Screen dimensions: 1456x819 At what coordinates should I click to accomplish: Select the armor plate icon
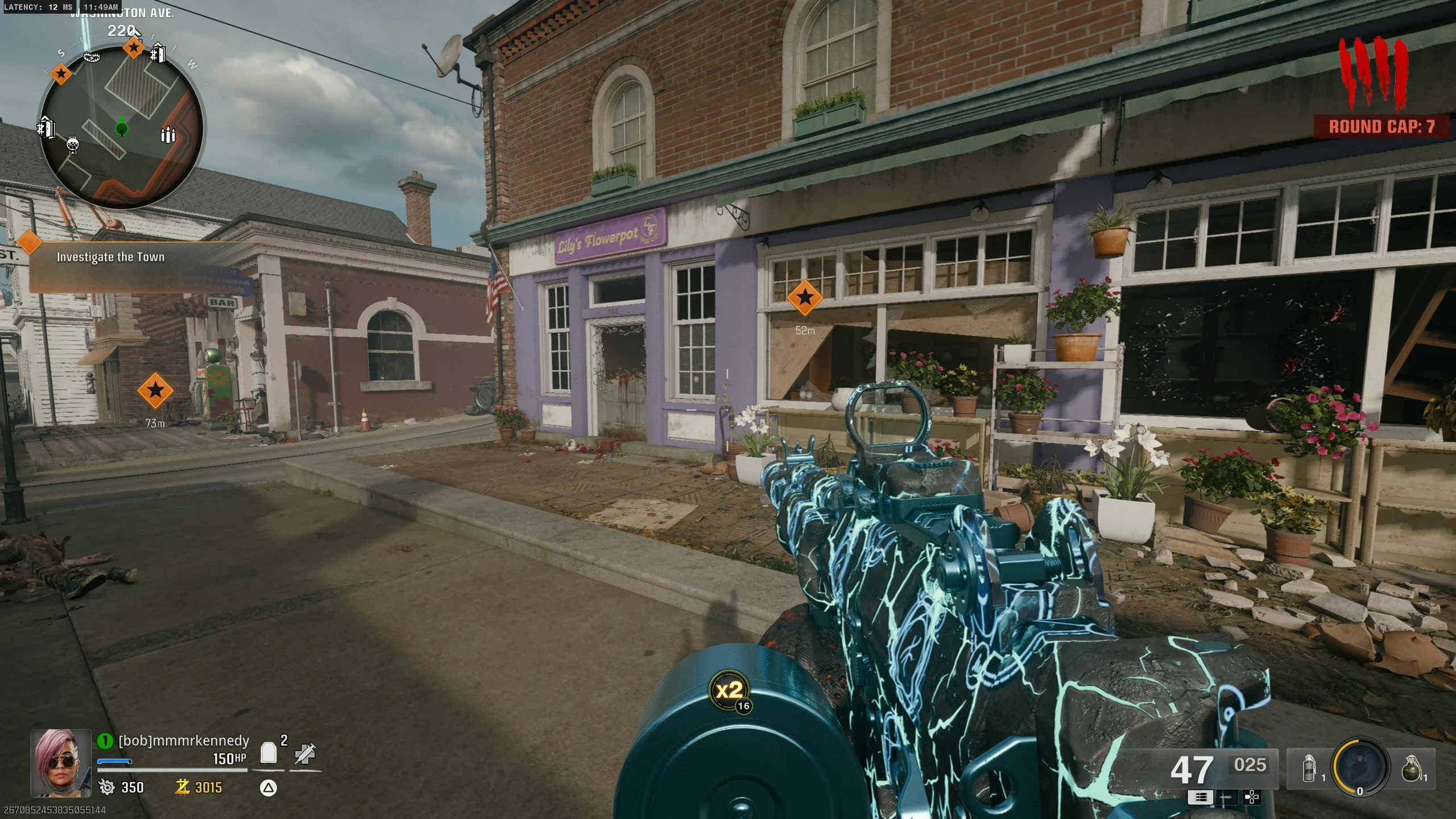[268, 753]
